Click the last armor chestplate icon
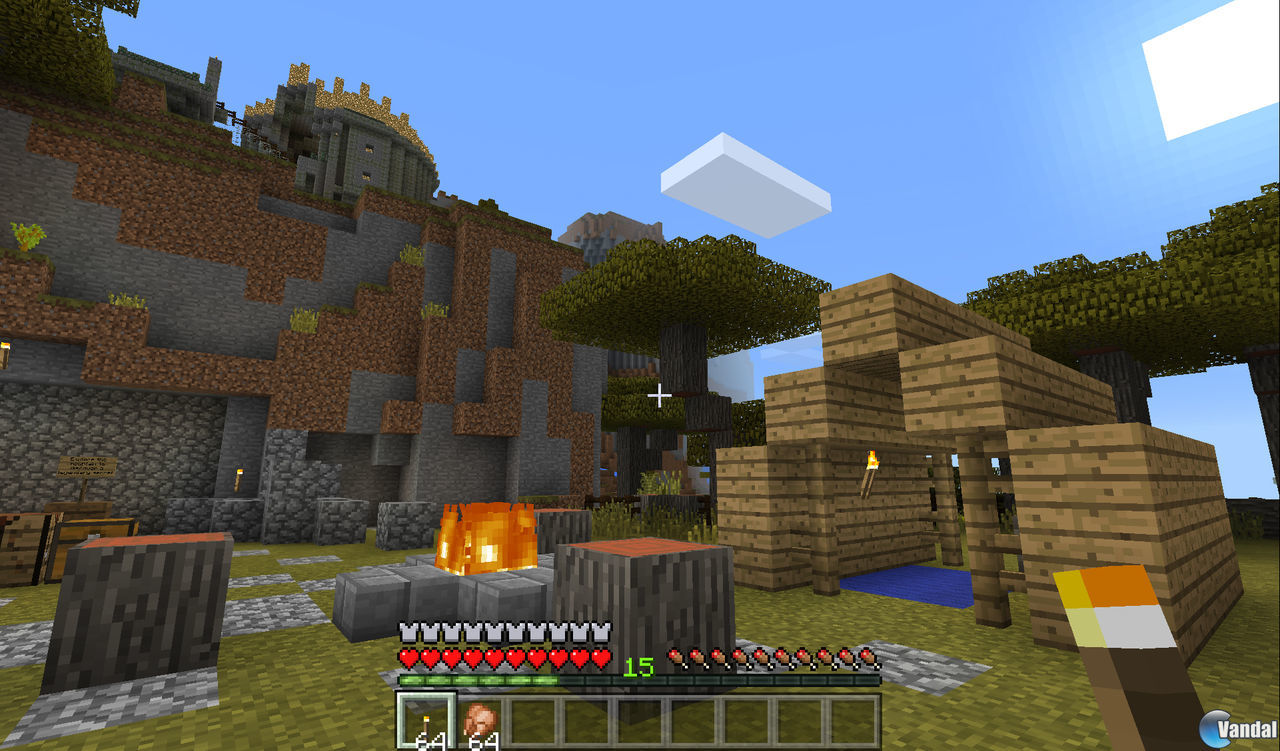 (x=601, y=633)
